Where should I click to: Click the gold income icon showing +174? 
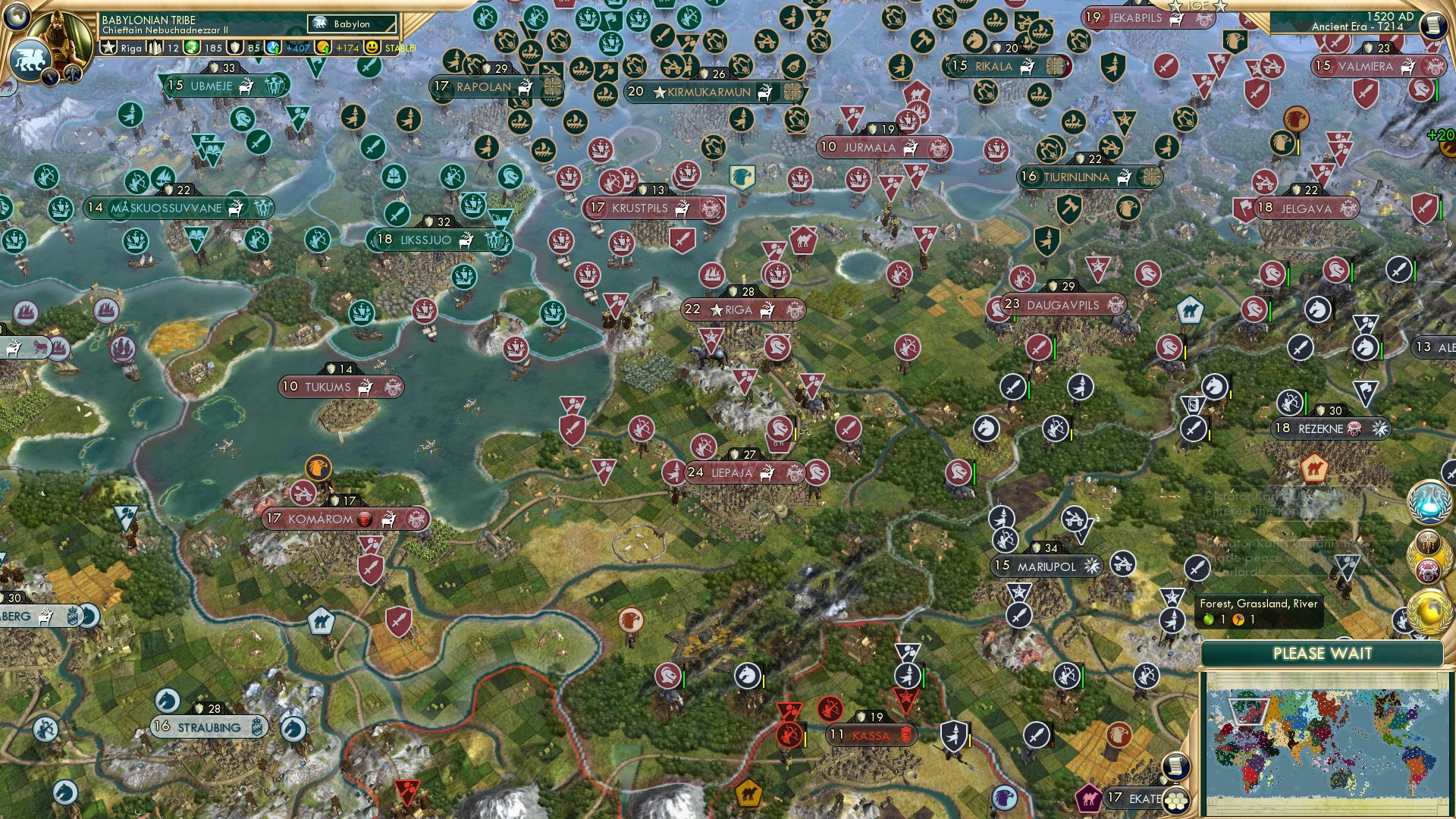click(322, 48)
